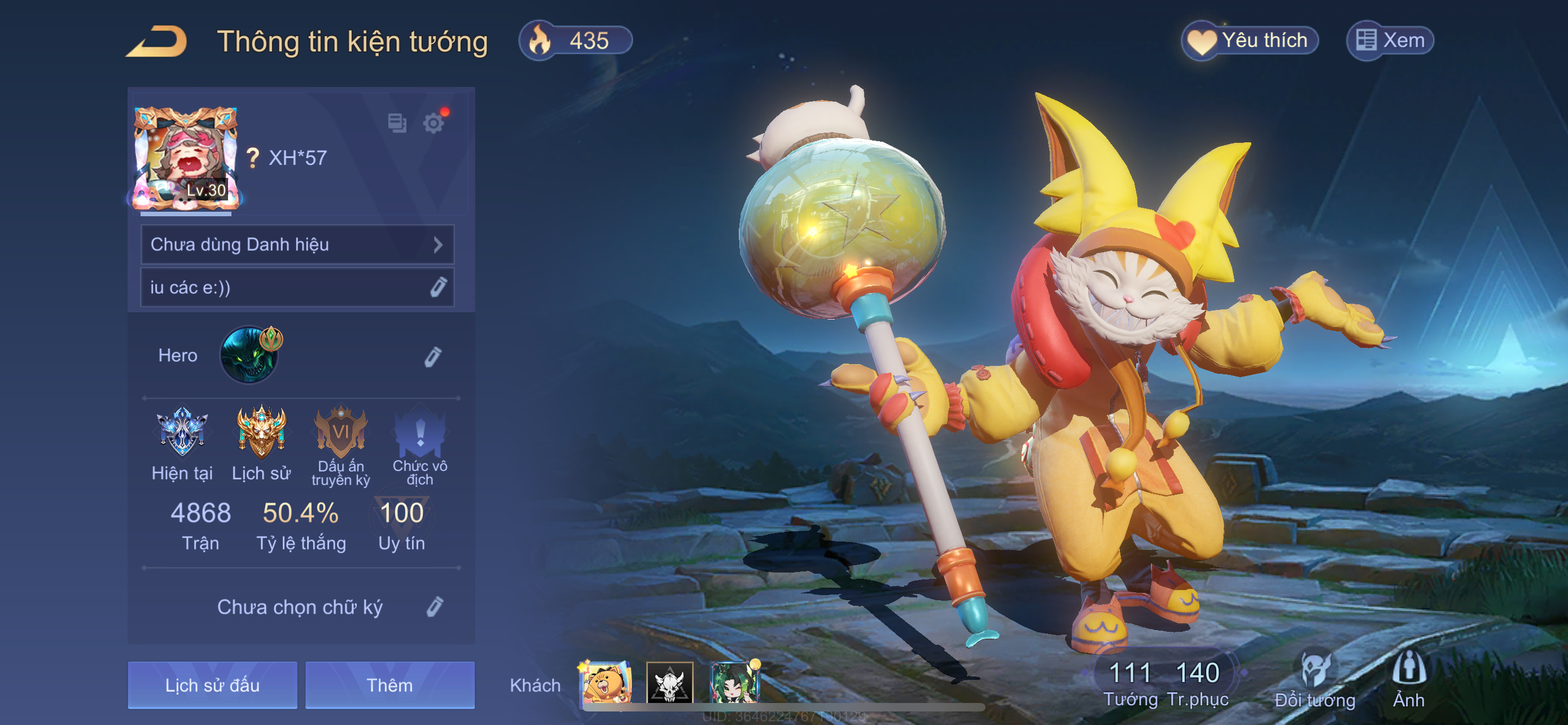View the Lịch sử rank badge
The height and width of the screenshot is (725, 1568).
[x=261, y=433]
